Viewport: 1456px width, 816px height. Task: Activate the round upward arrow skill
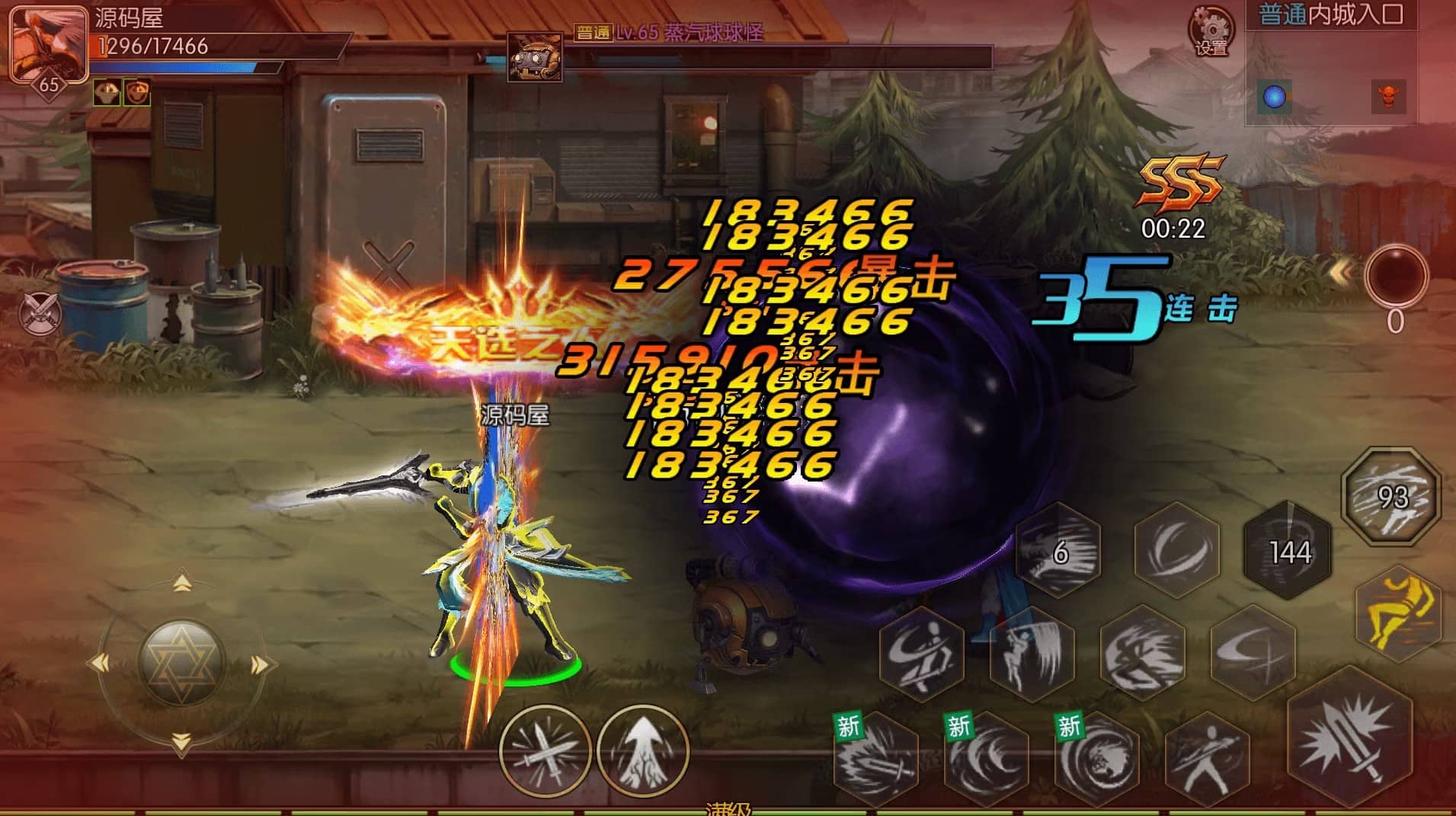(642, 750)
